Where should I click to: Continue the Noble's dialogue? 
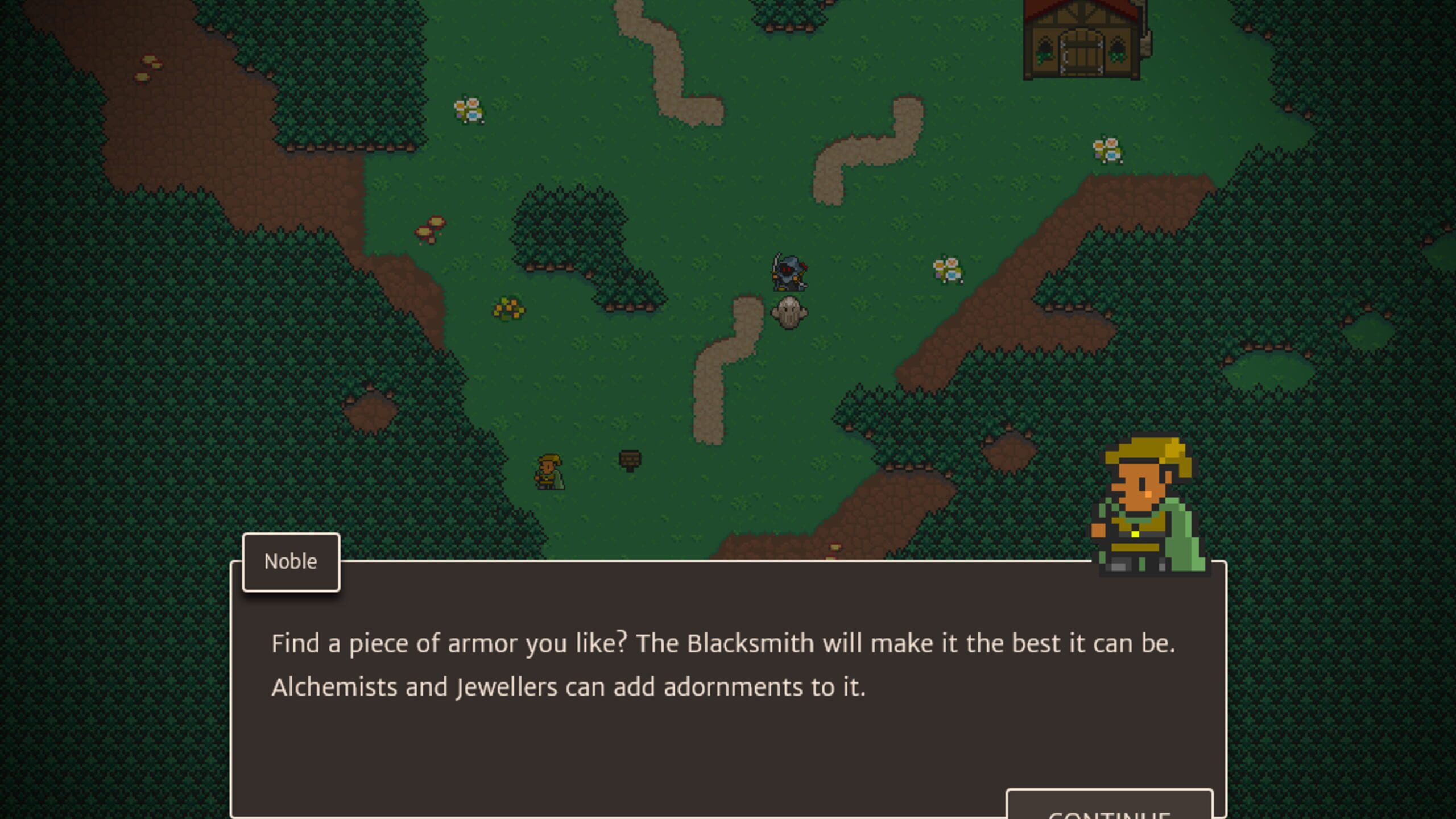coord(1109,808)
